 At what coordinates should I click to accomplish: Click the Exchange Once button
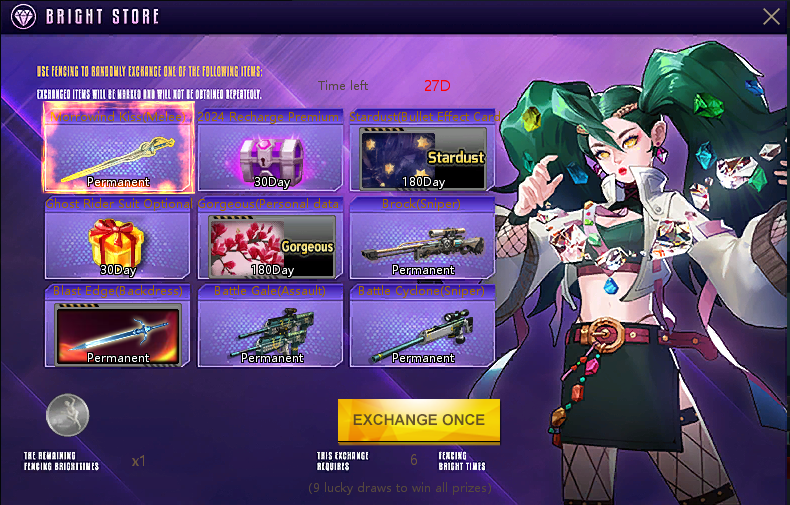point(418,420)
